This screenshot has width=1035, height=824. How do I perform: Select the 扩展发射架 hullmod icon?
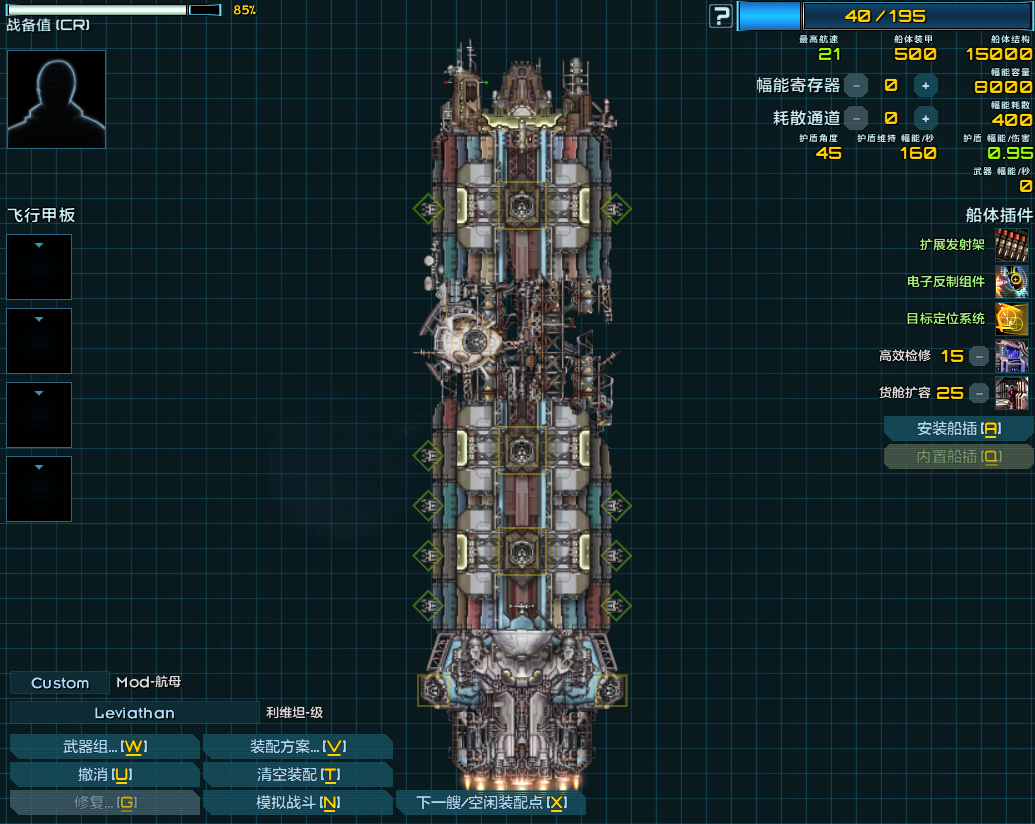tap(1012, 245)
